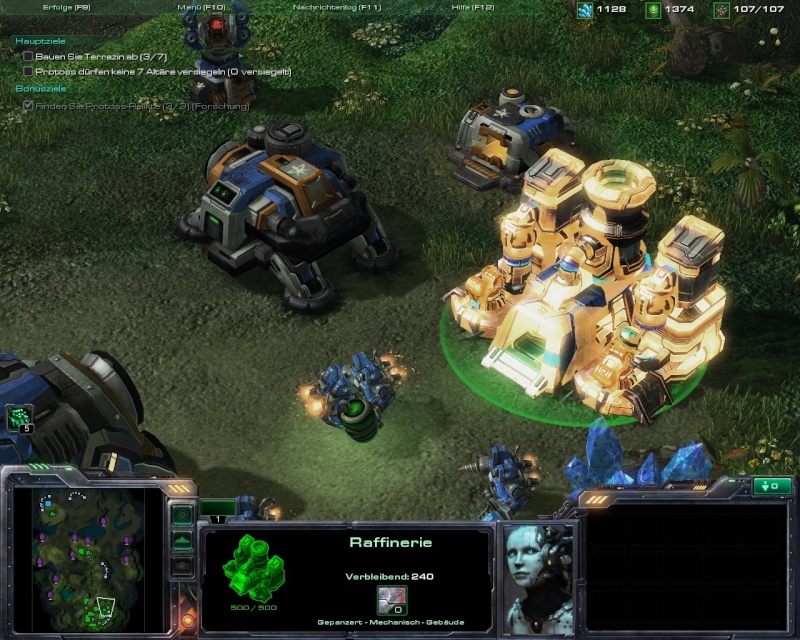The height and width of the screenshot is (640, 800).
Task: Click the green button above the command card
Action: [x=771, y=486]
